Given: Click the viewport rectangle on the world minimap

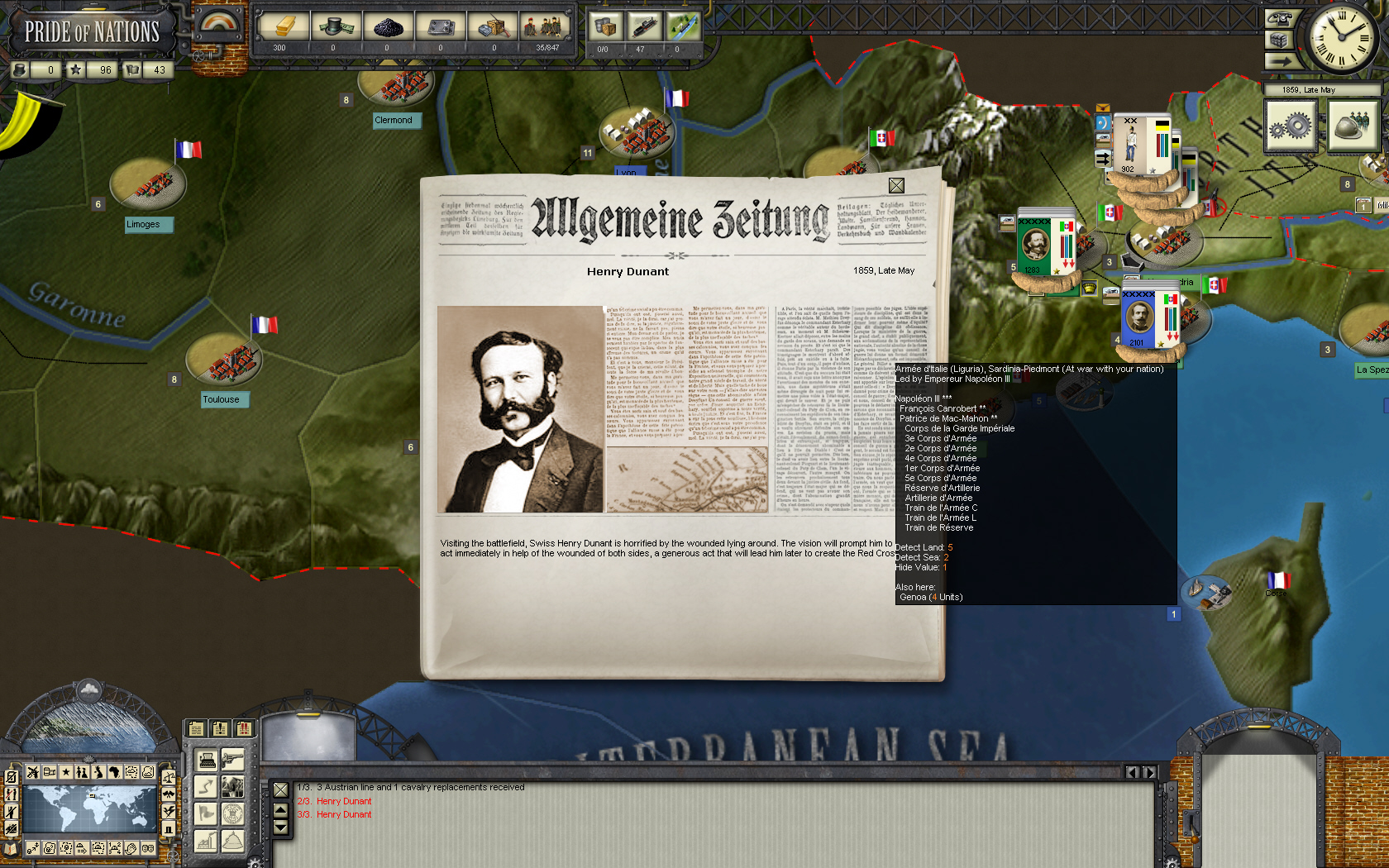Looking at the screenshot, I should click(x=92, y=795).
